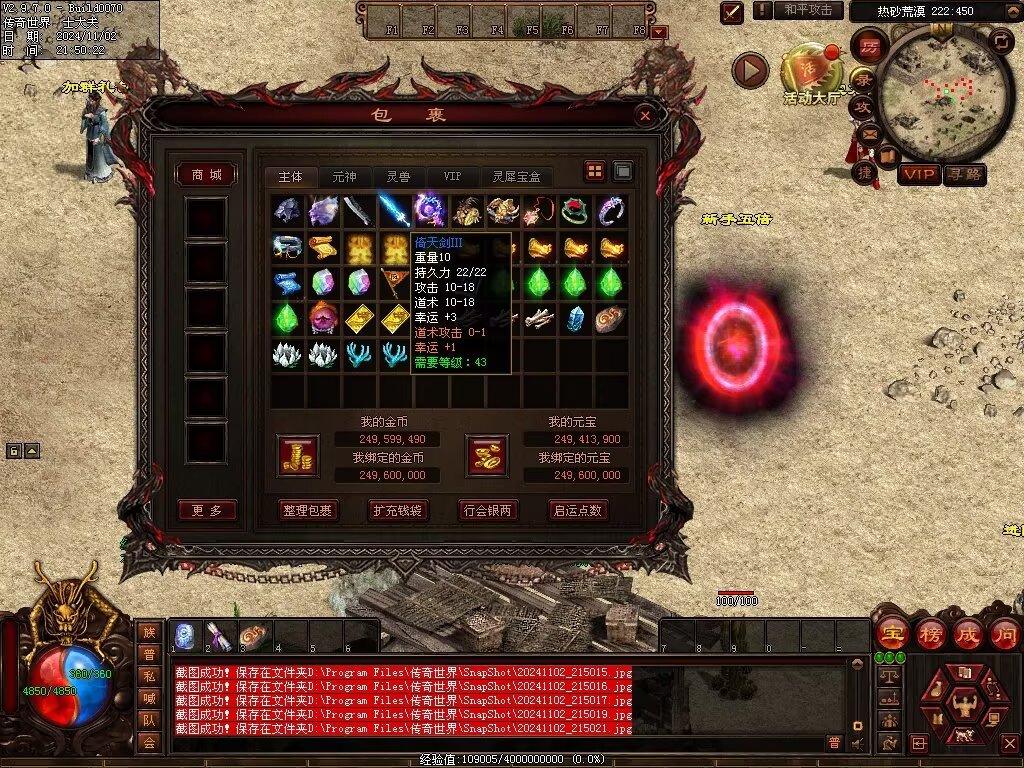
Task: Switch to the 灵兽 tab
Action: [x=398, y=176]
